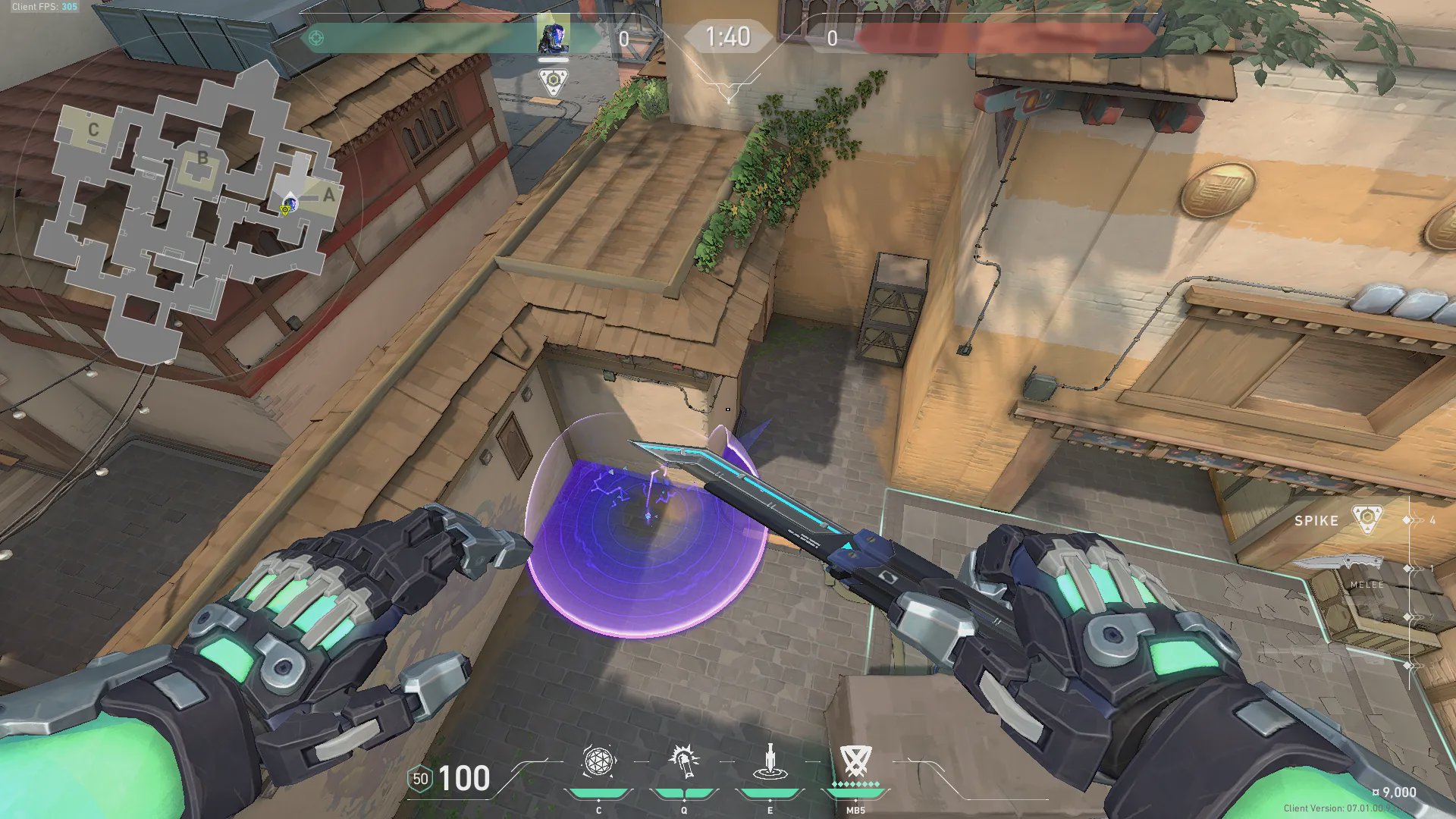
Task: Click site A label on minimap
Action: coord(328,195)
